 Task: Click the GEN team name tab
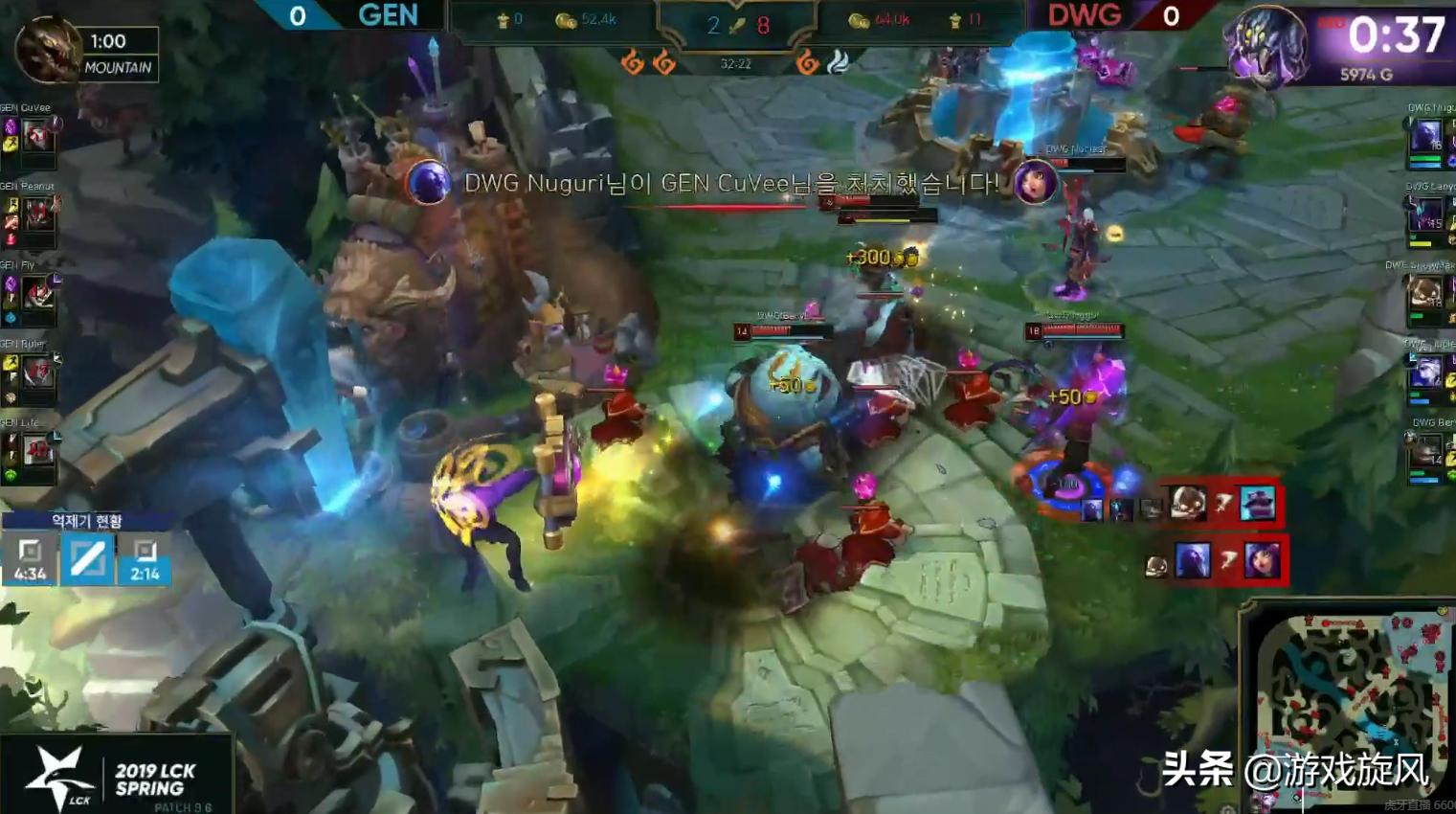(x=389, y=15)
